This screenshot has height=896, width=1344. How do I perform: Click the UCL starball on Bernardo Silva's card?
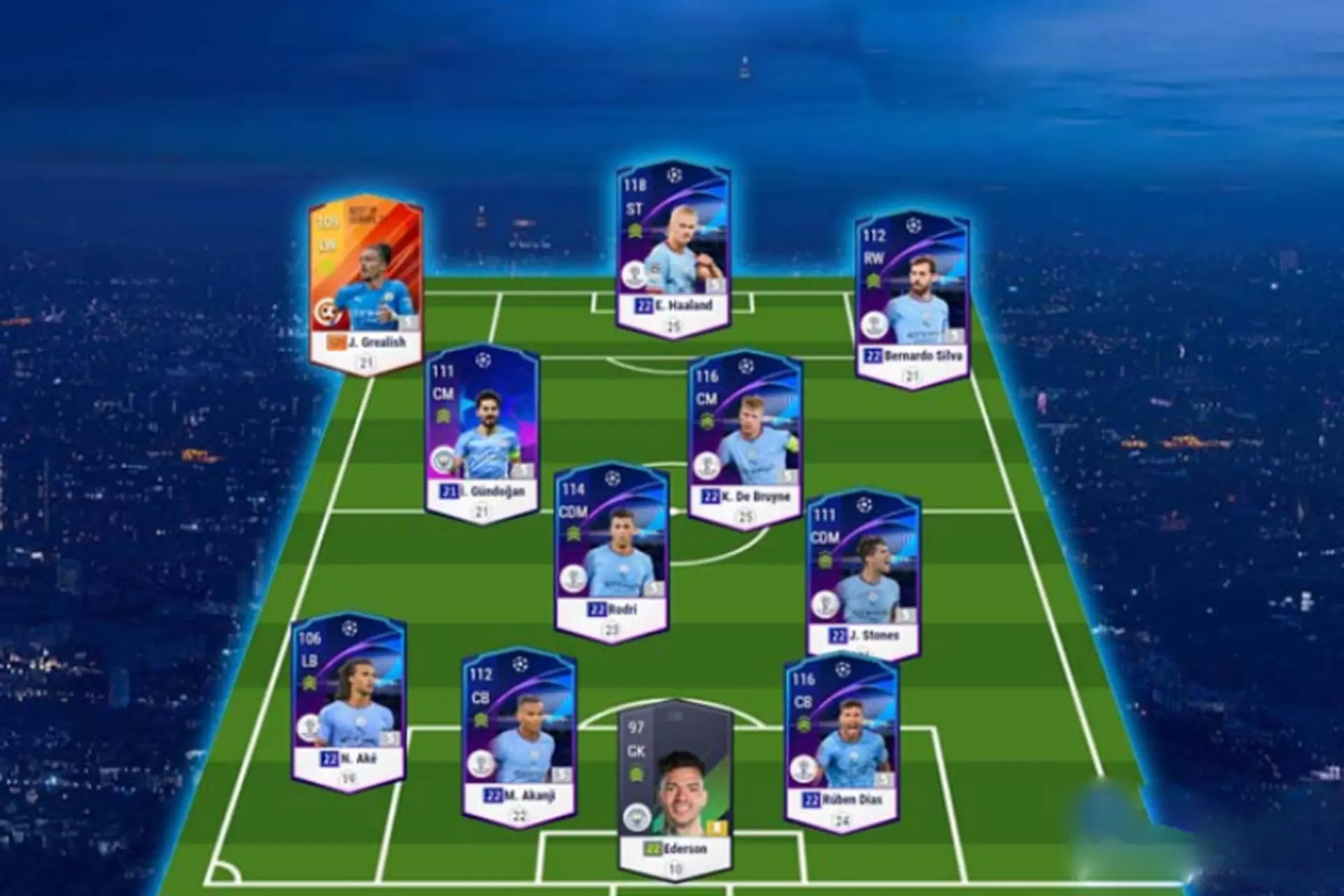click(x=913, y=225)
